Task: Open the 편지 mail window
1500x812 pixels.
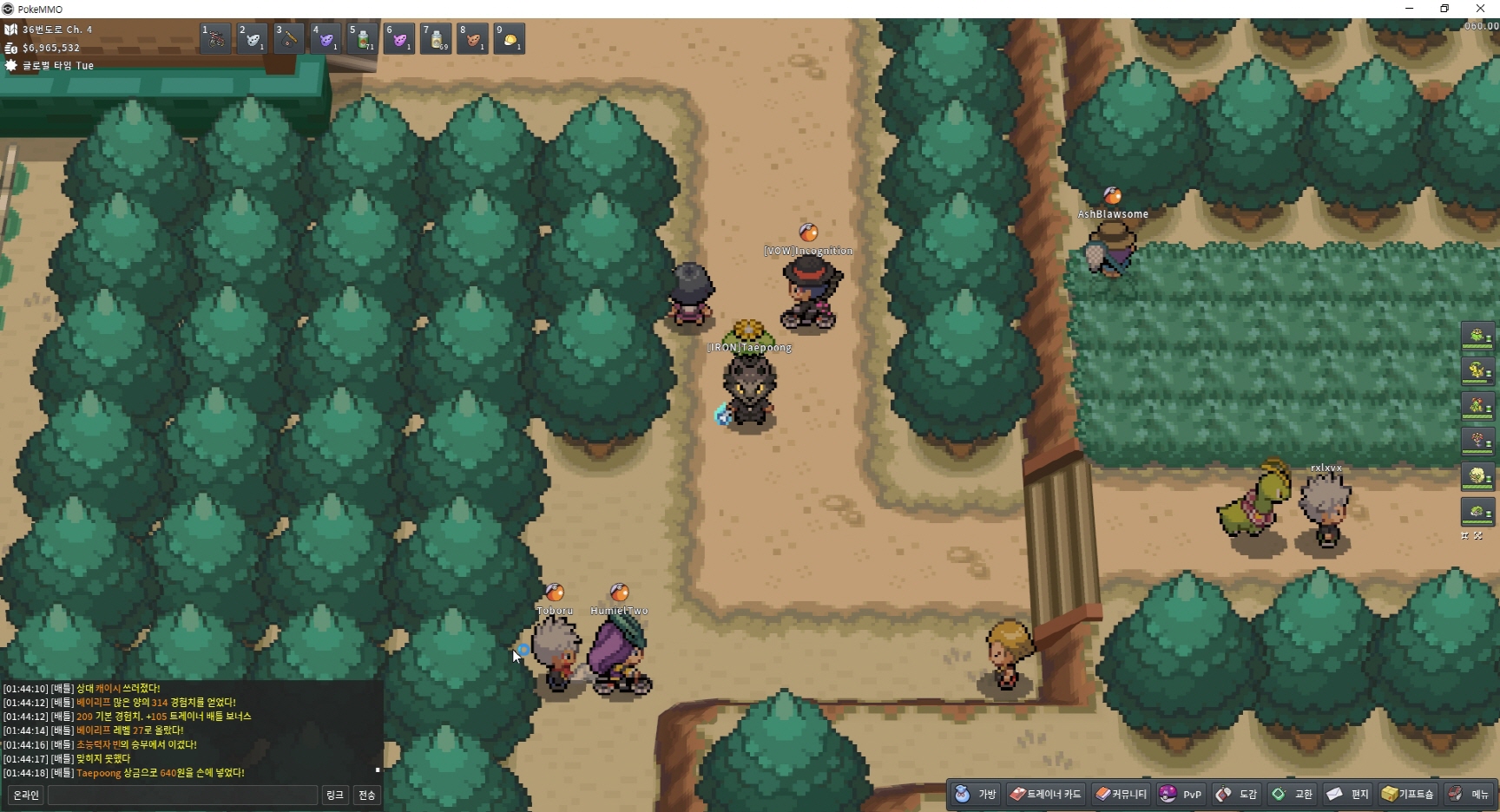Action: pos(1348,794)
